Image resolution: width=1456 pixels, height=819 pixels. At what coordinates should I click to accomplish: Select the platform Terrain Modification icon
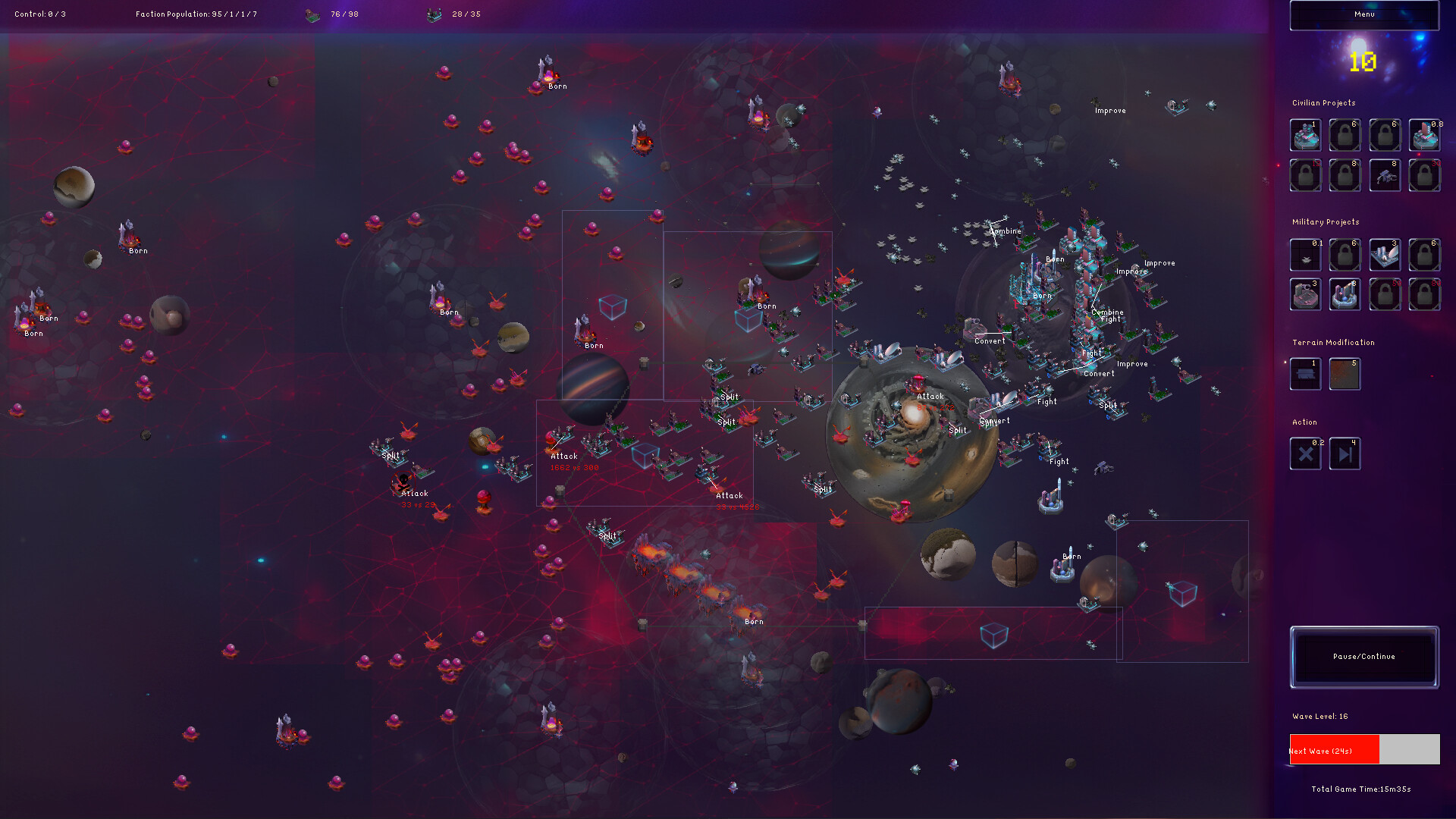1305,374
